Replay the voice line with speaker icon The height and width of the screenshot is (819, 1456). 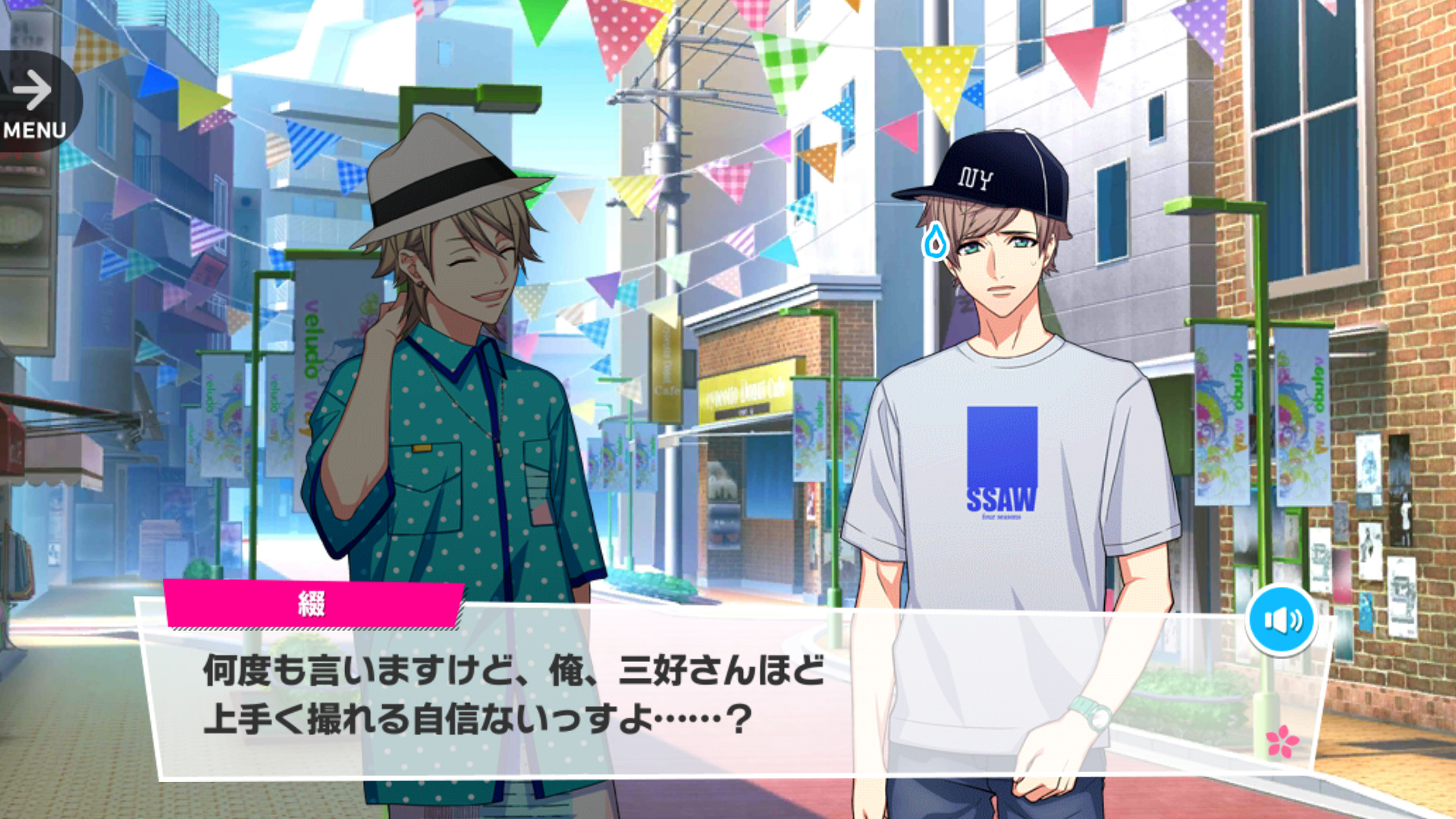[x=1281, y=620]
